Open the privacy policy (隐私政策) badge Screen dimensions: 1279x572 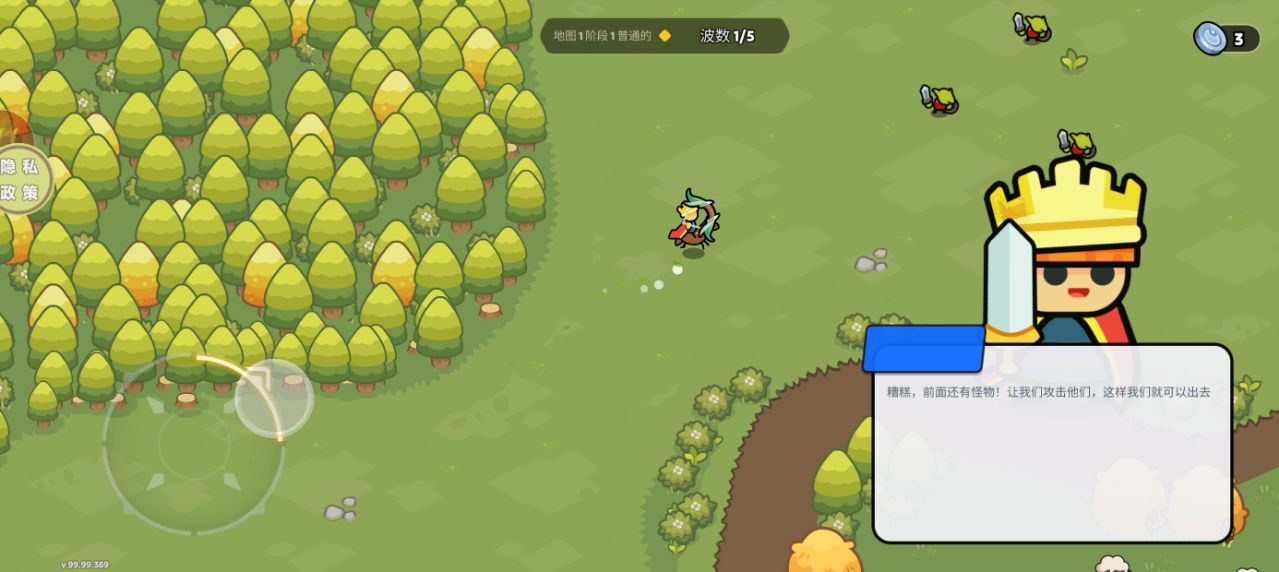(20, 179)
